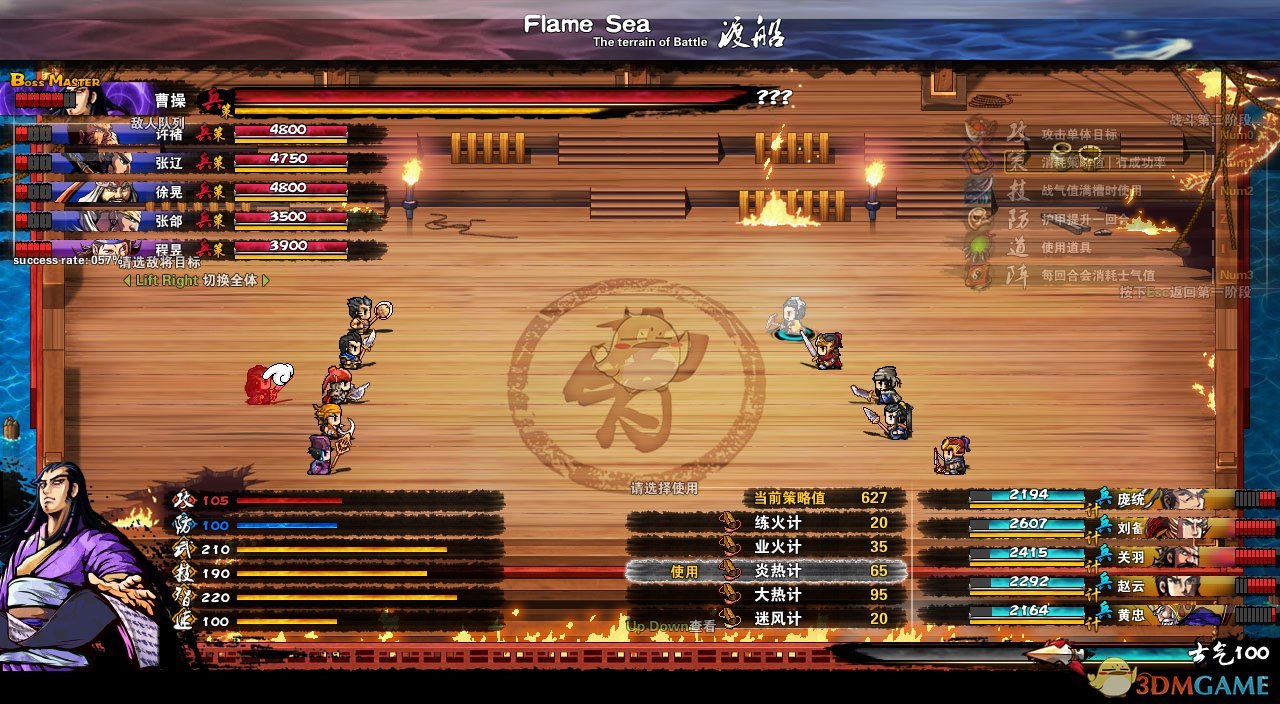Select the 技 skill command
The width and height of the screenshot is (1280, 704).
[1016, 190]
